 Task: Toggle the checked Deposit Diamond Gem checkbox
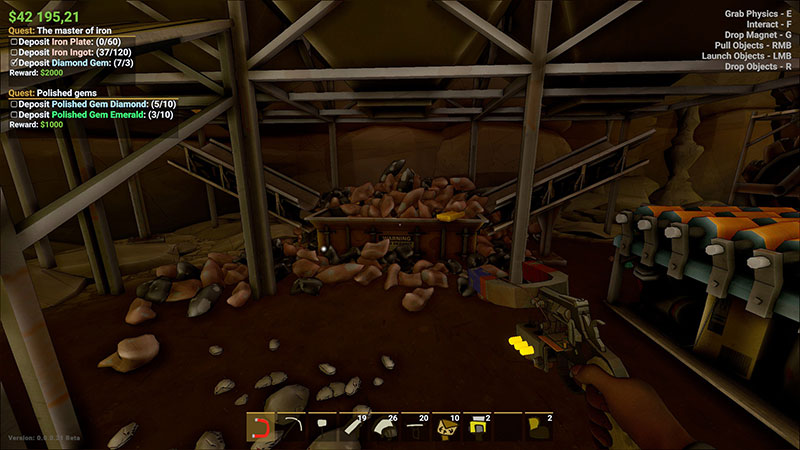click(x=12, y=63)
